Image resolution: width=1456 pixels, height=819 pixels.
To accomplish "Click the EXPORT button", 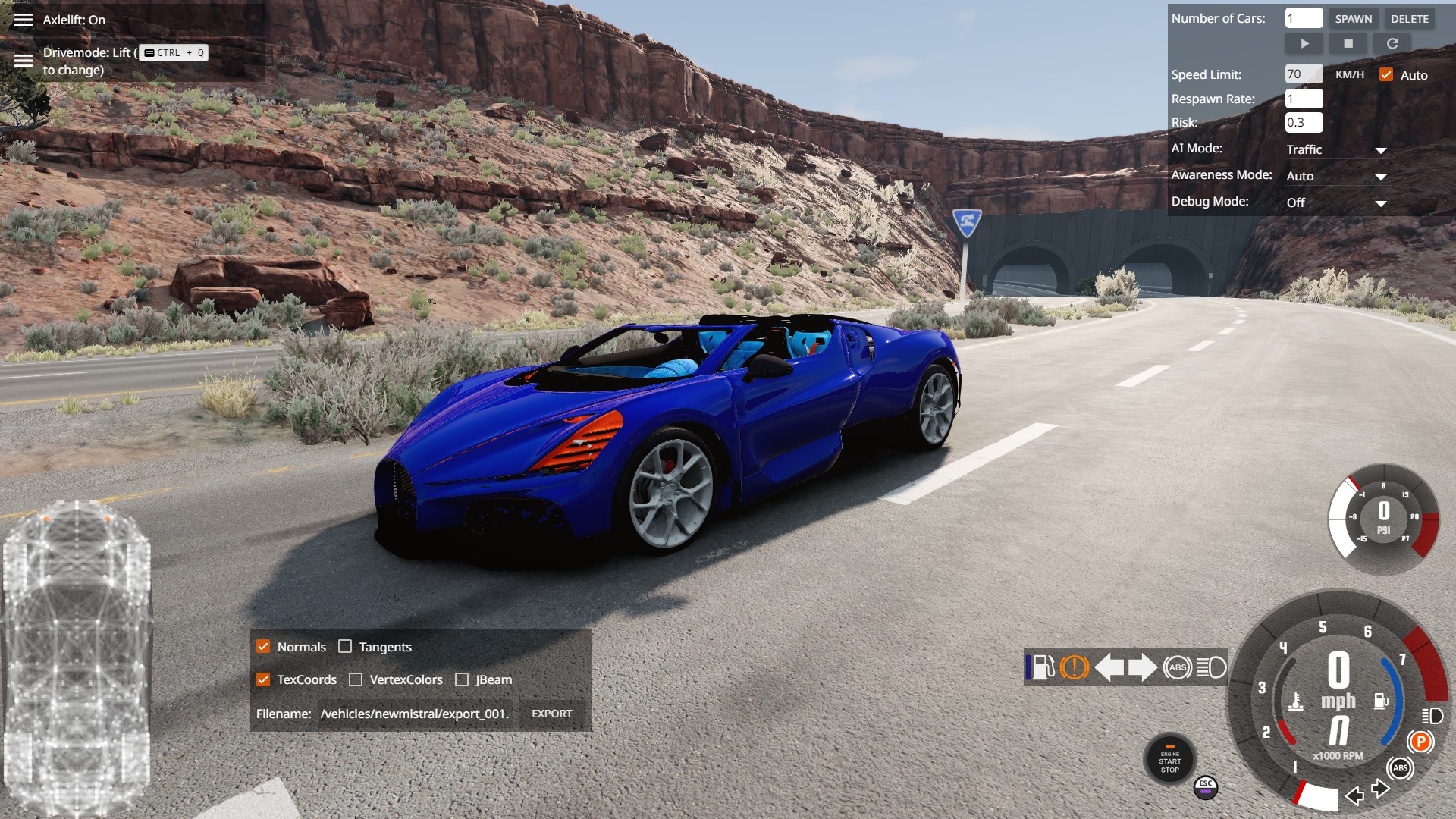I will point(551,714).
